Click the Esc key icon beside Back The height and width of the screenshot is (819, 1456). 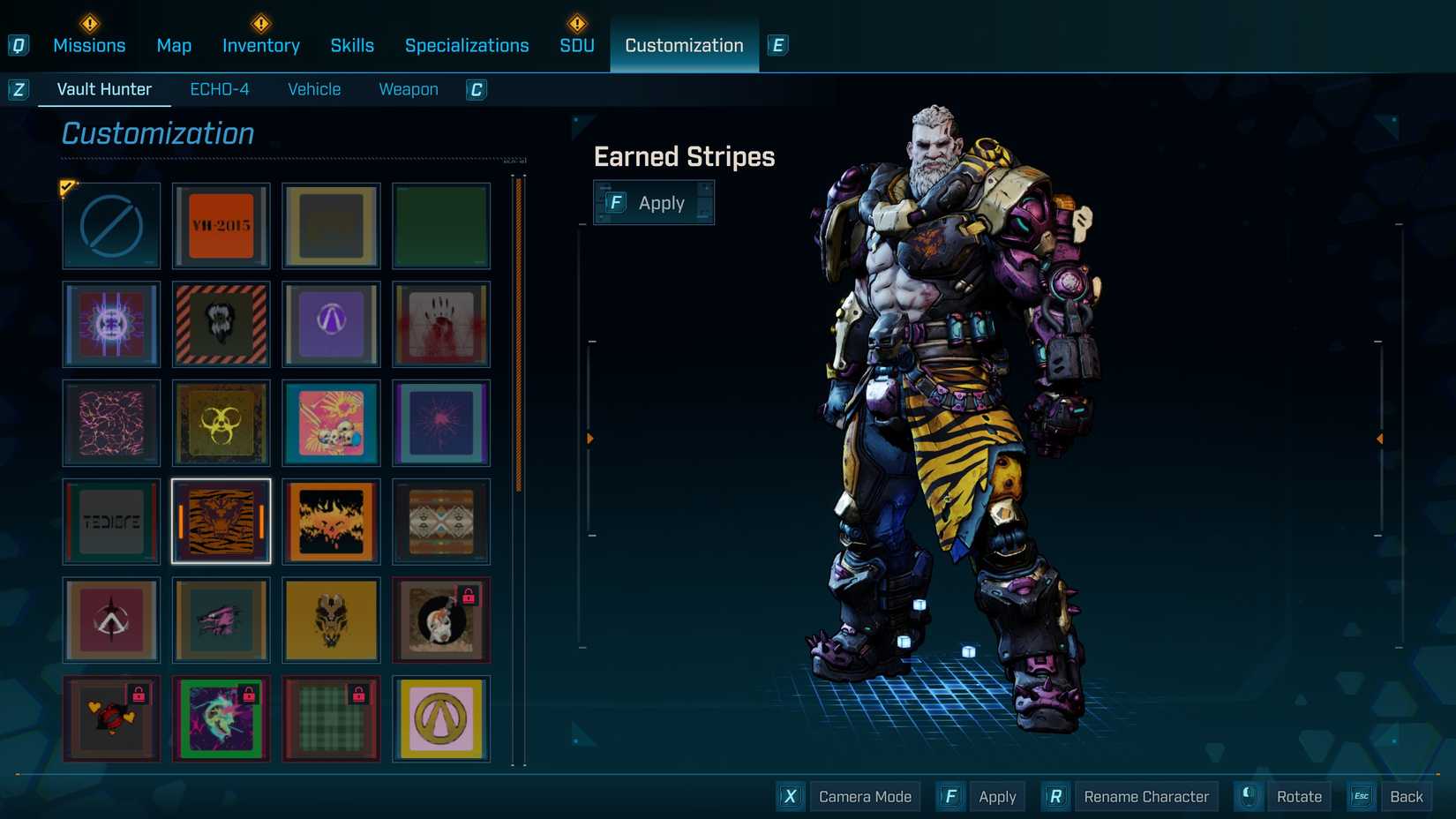click(1360, 796)
